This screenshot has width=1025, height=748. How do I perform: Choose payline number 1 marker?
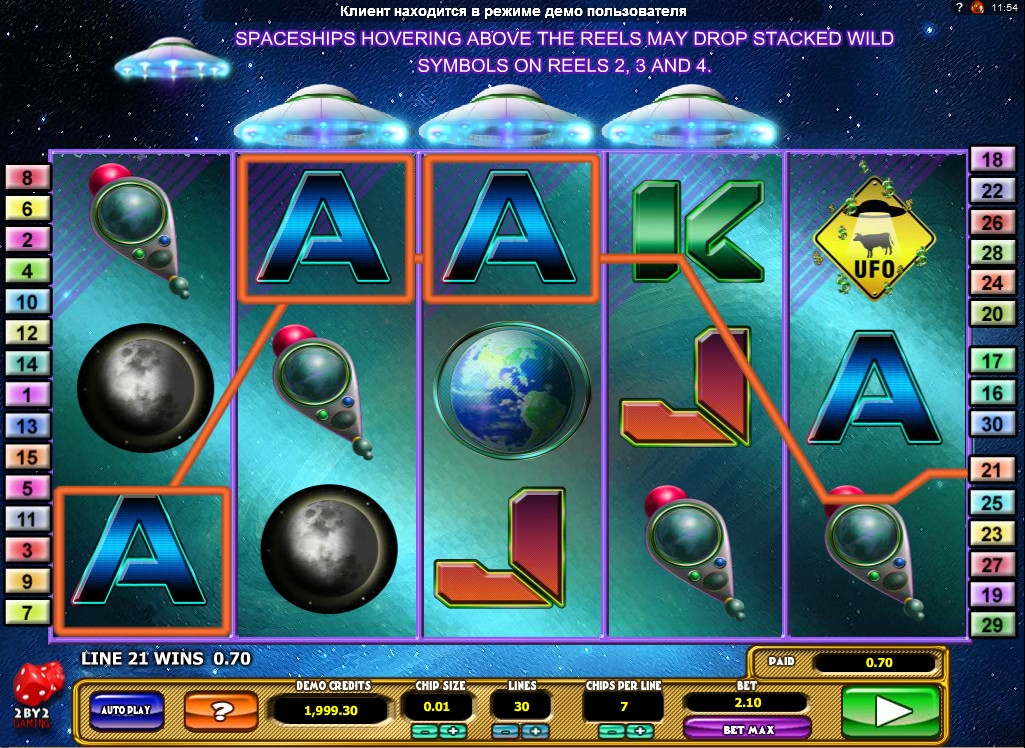click(x=28, y=395)
